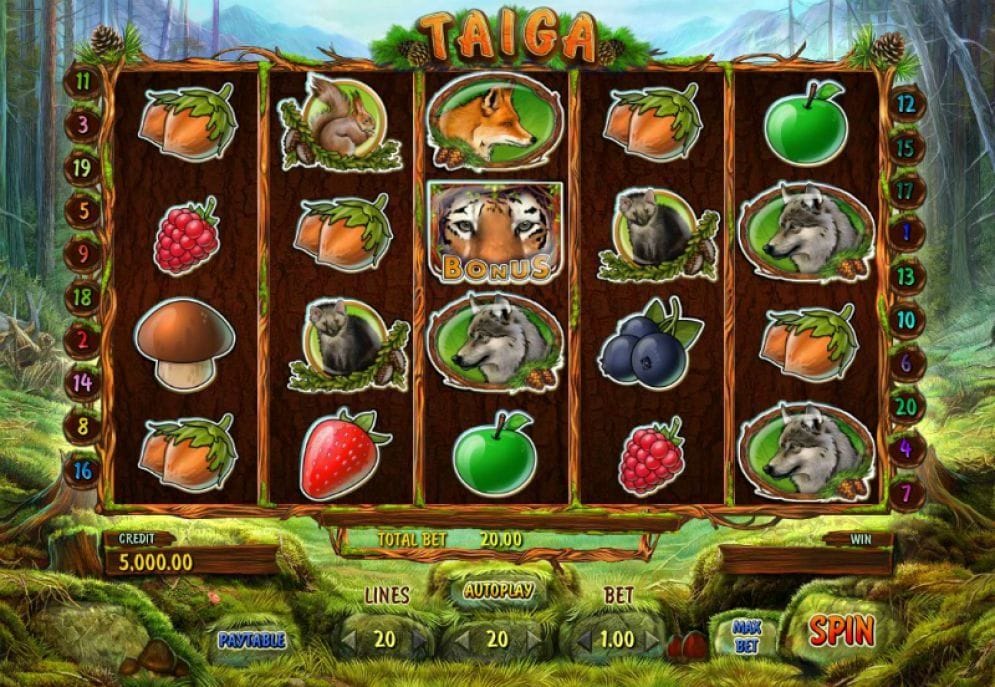Increase the number of lines

(x=419, y=639)
